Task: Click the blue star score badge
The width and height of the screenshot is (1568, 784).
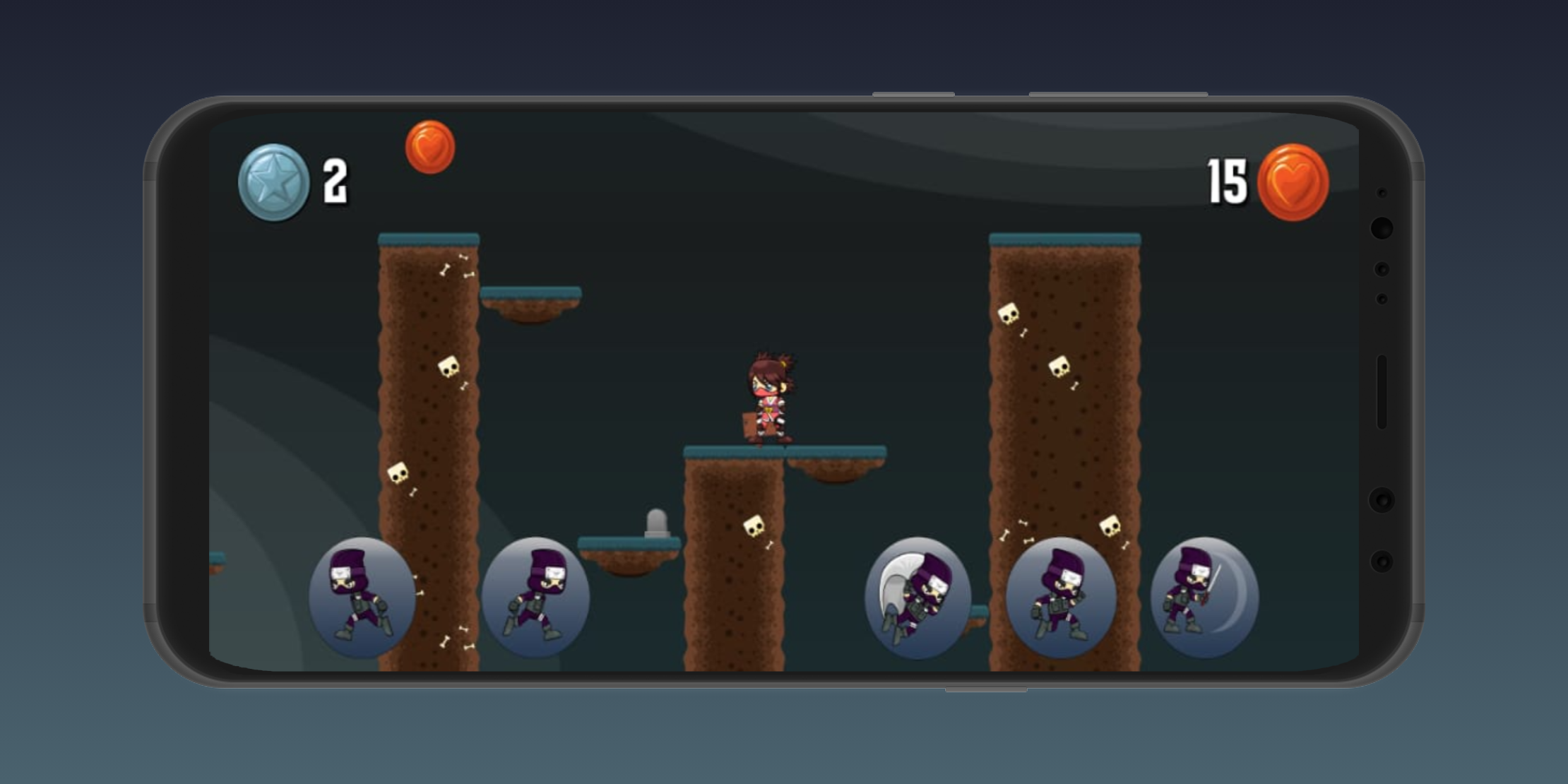Action: (274, 179)
